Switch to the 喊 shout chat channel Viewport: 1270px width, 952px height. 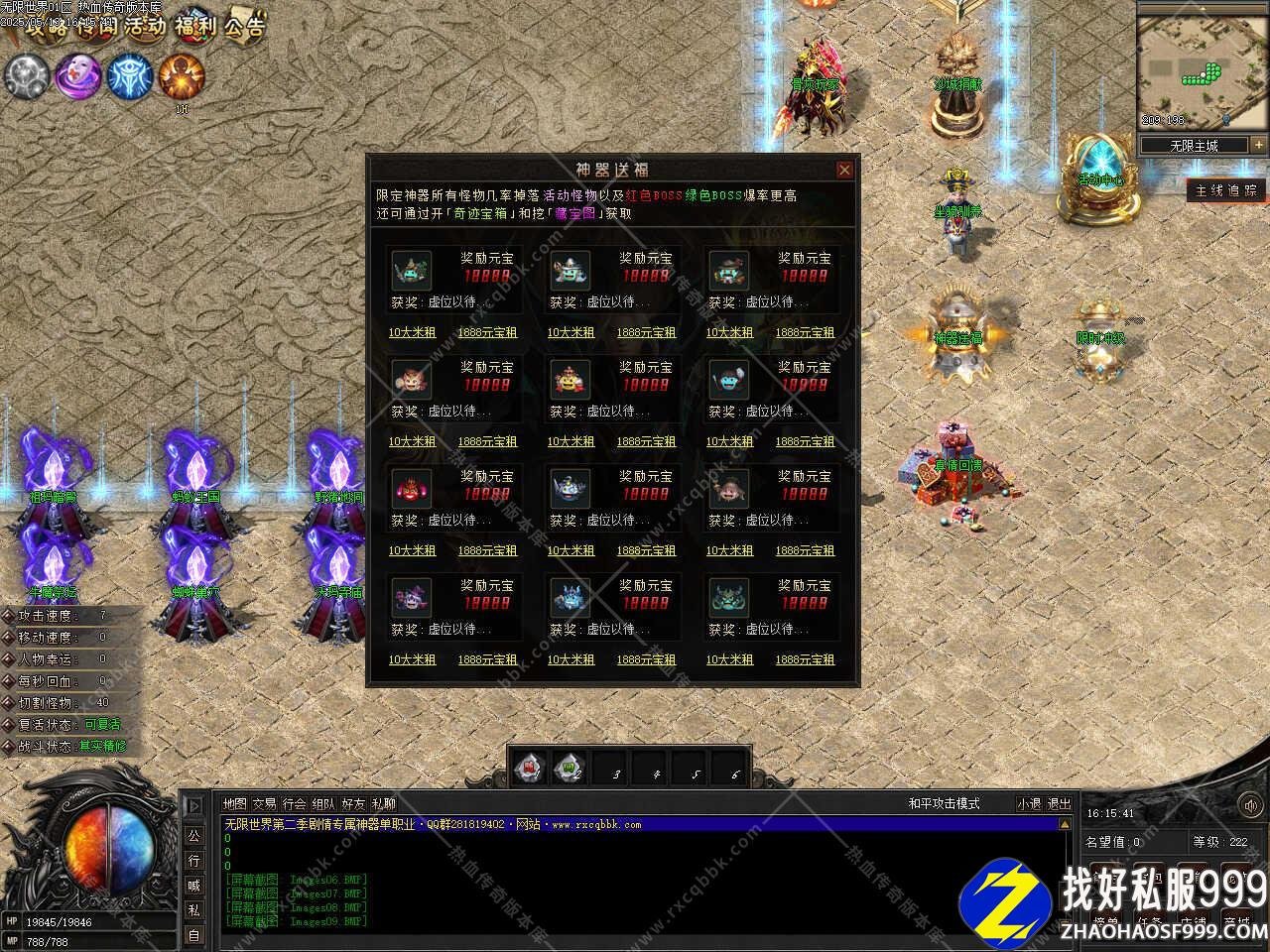coord(193,885)
